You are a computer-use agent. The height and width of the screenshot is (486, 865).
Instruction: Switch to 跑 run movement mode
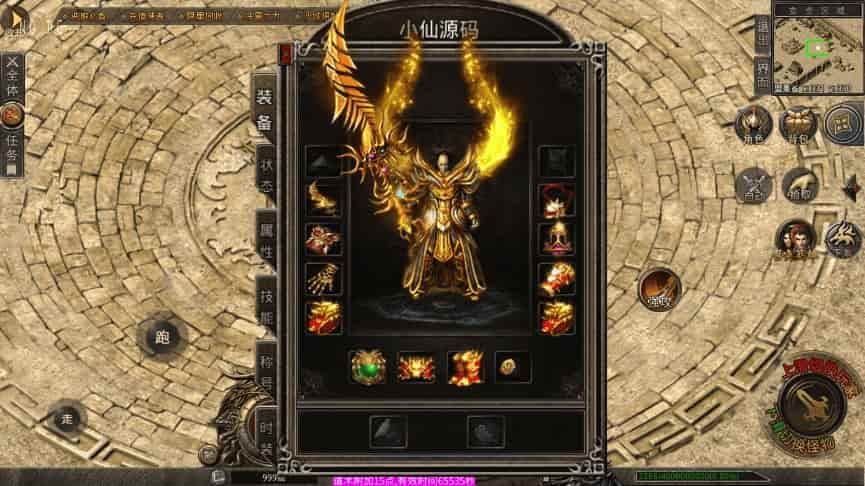click(x=162, y=337)
